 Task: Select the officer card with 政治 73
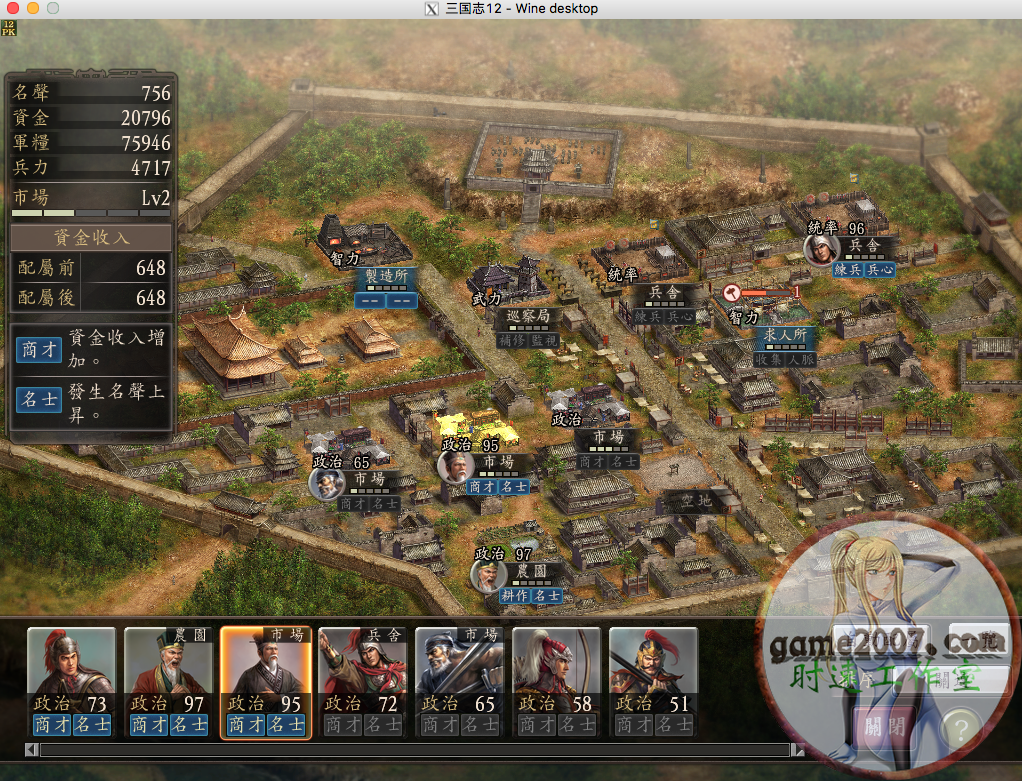coord(71,682)
